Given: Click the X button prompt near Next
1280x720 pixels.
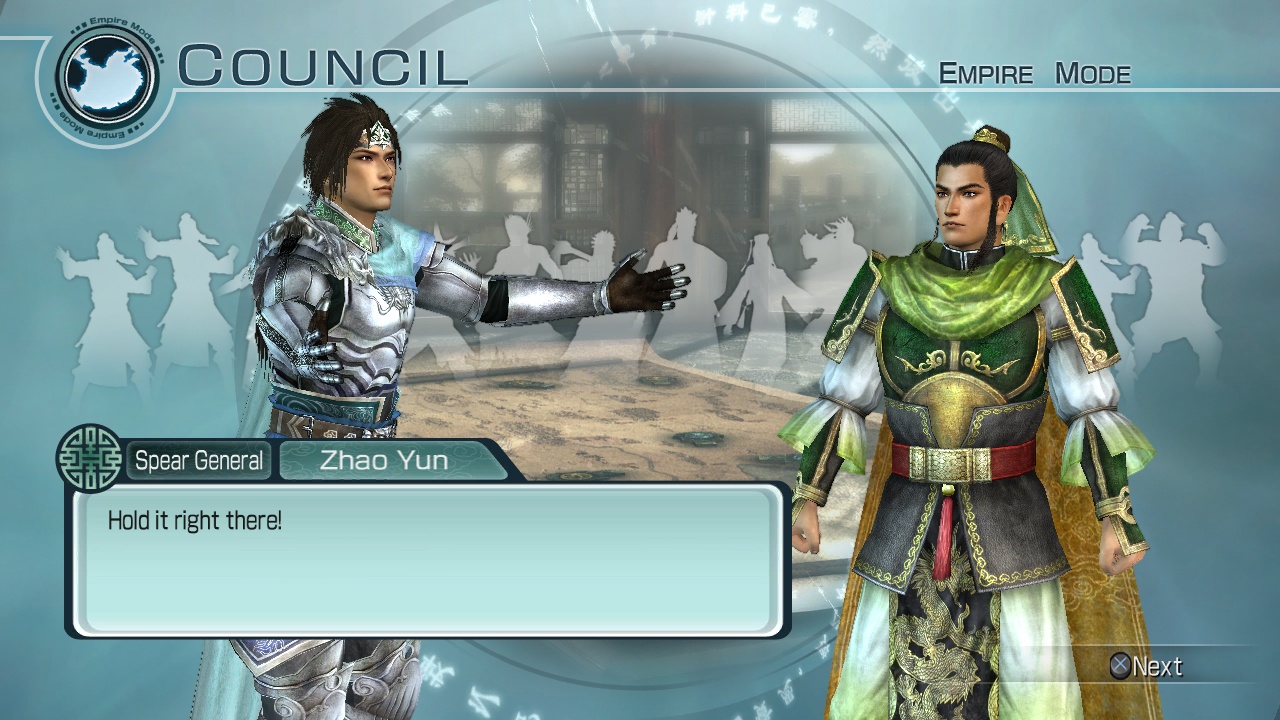Looking at the screenshot, I should point(1122,666).
